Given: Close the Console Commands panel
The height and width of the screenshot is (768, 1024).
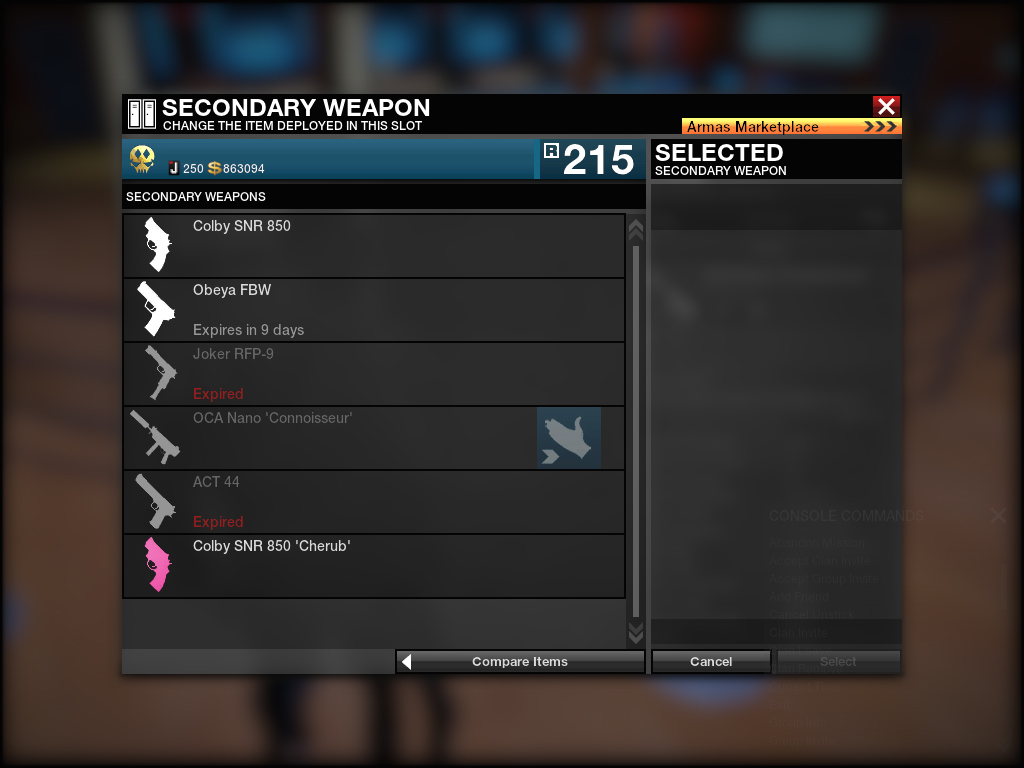Looking at the screenshot, I should tap(998, 516).
